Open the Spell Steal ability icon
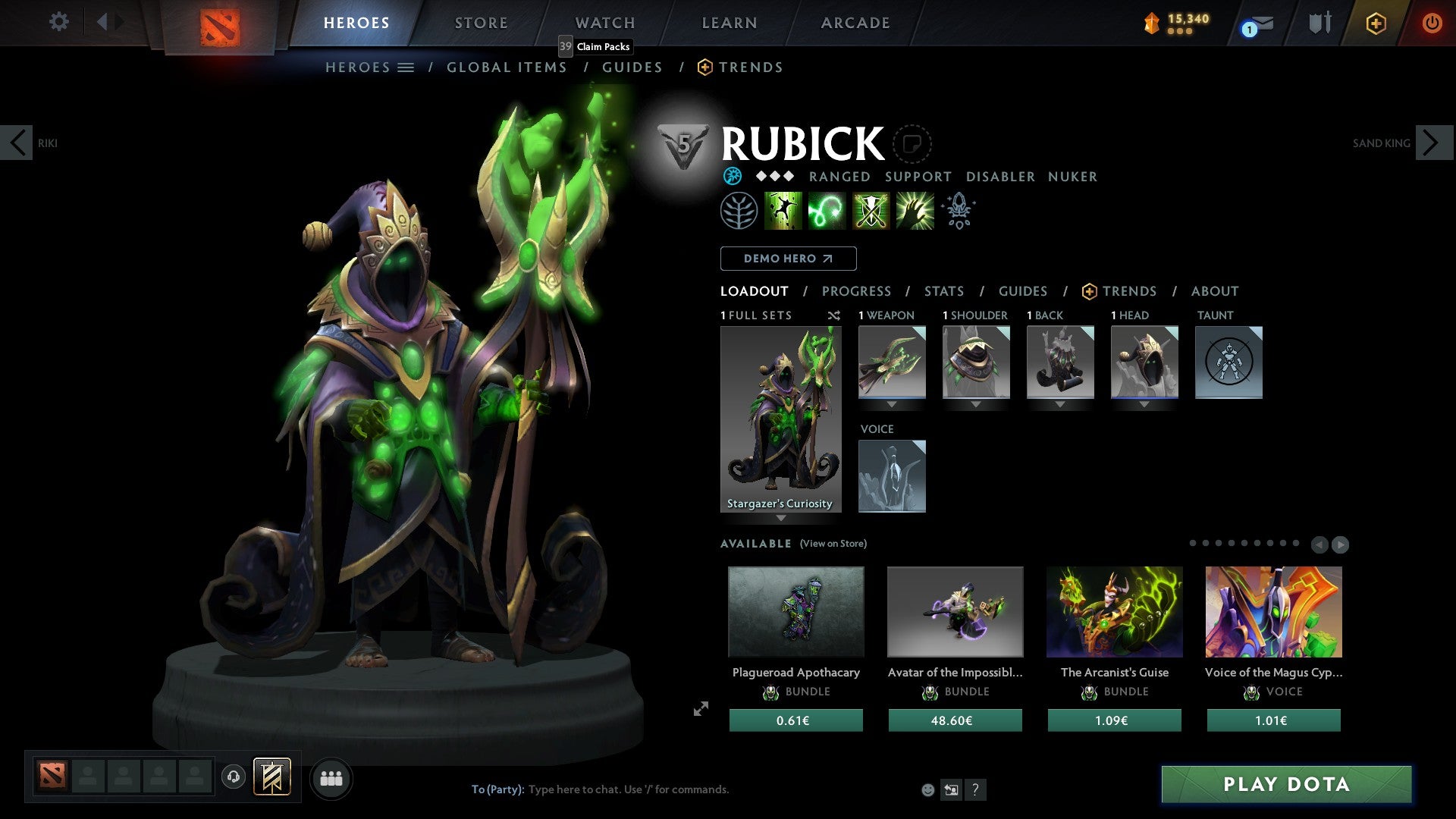 (915, 210)
